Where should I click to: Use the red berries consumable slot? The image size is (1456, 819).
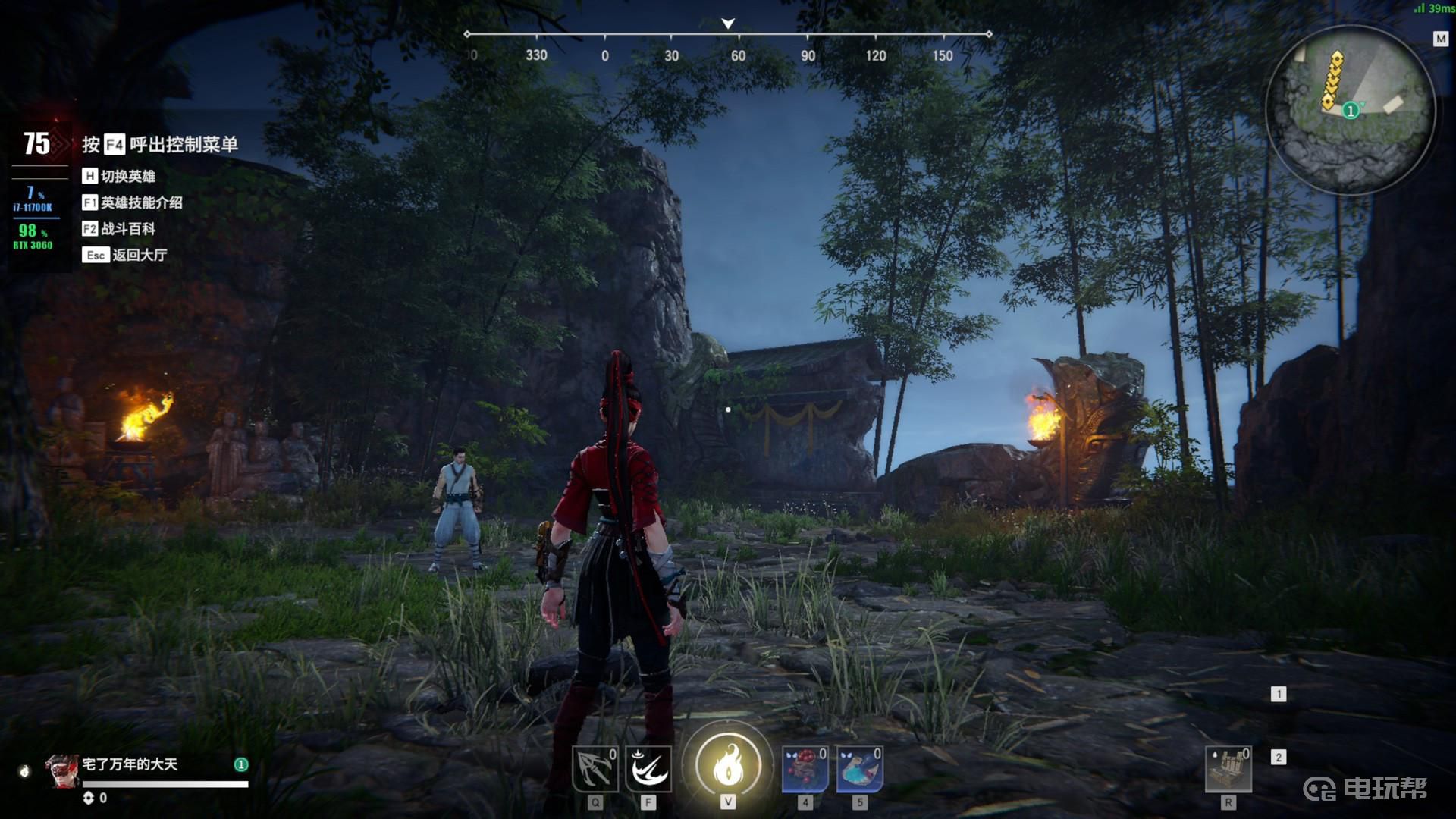(805, 769)
